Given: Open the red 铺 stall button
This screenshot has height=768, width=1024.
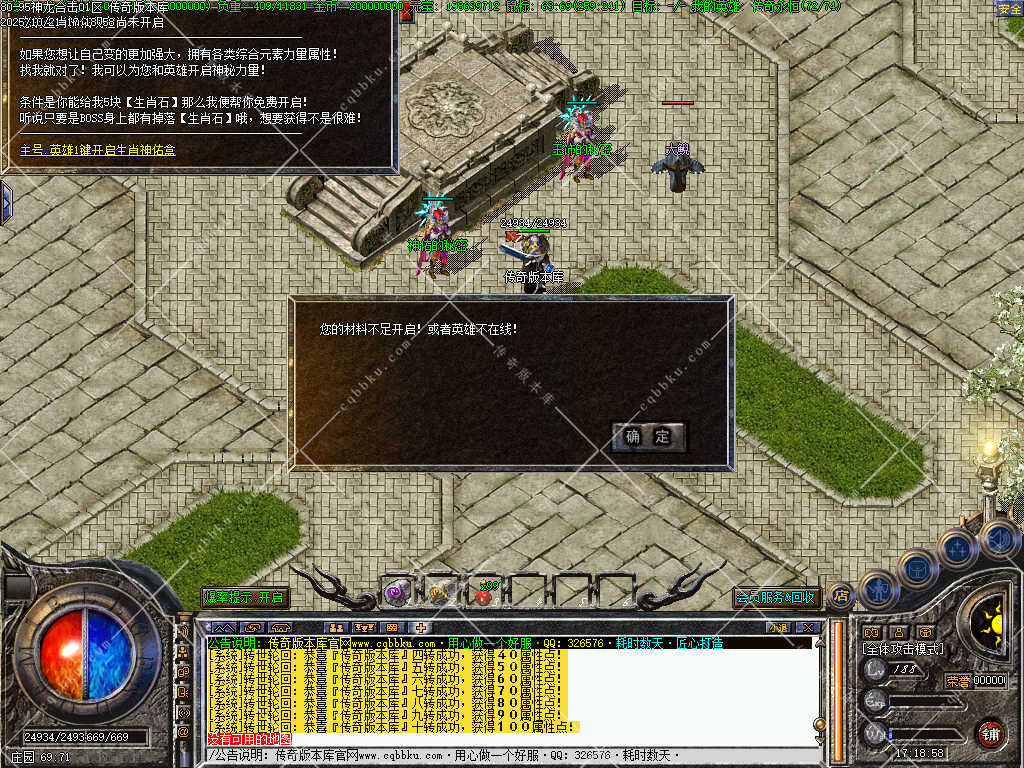Looking at the screenshot, I should coord(990,733).
